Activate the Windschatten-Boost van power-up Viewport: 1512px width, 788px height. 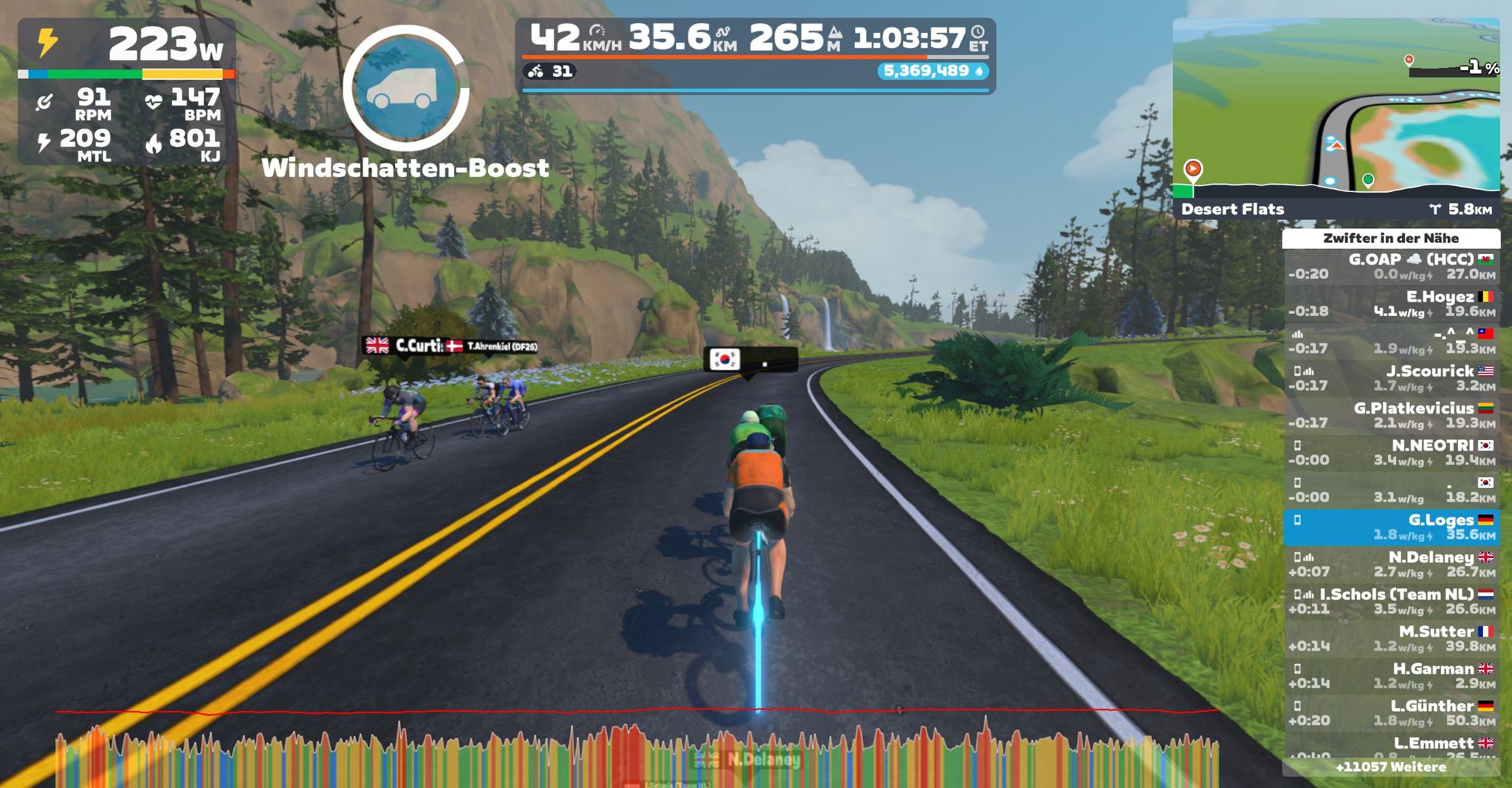[405, 89]
